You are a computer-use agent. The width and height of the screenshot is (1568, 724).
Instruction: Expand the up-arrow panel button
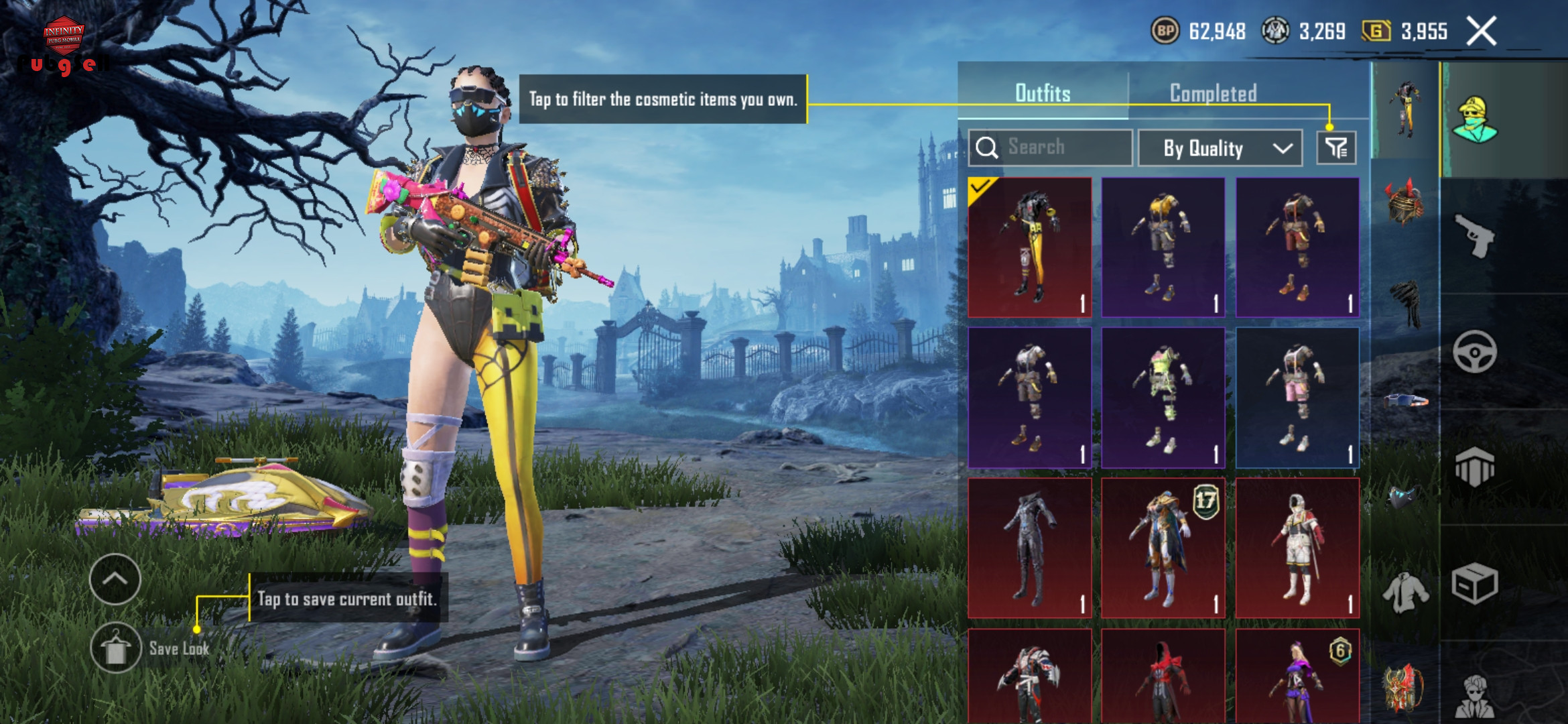115,579
